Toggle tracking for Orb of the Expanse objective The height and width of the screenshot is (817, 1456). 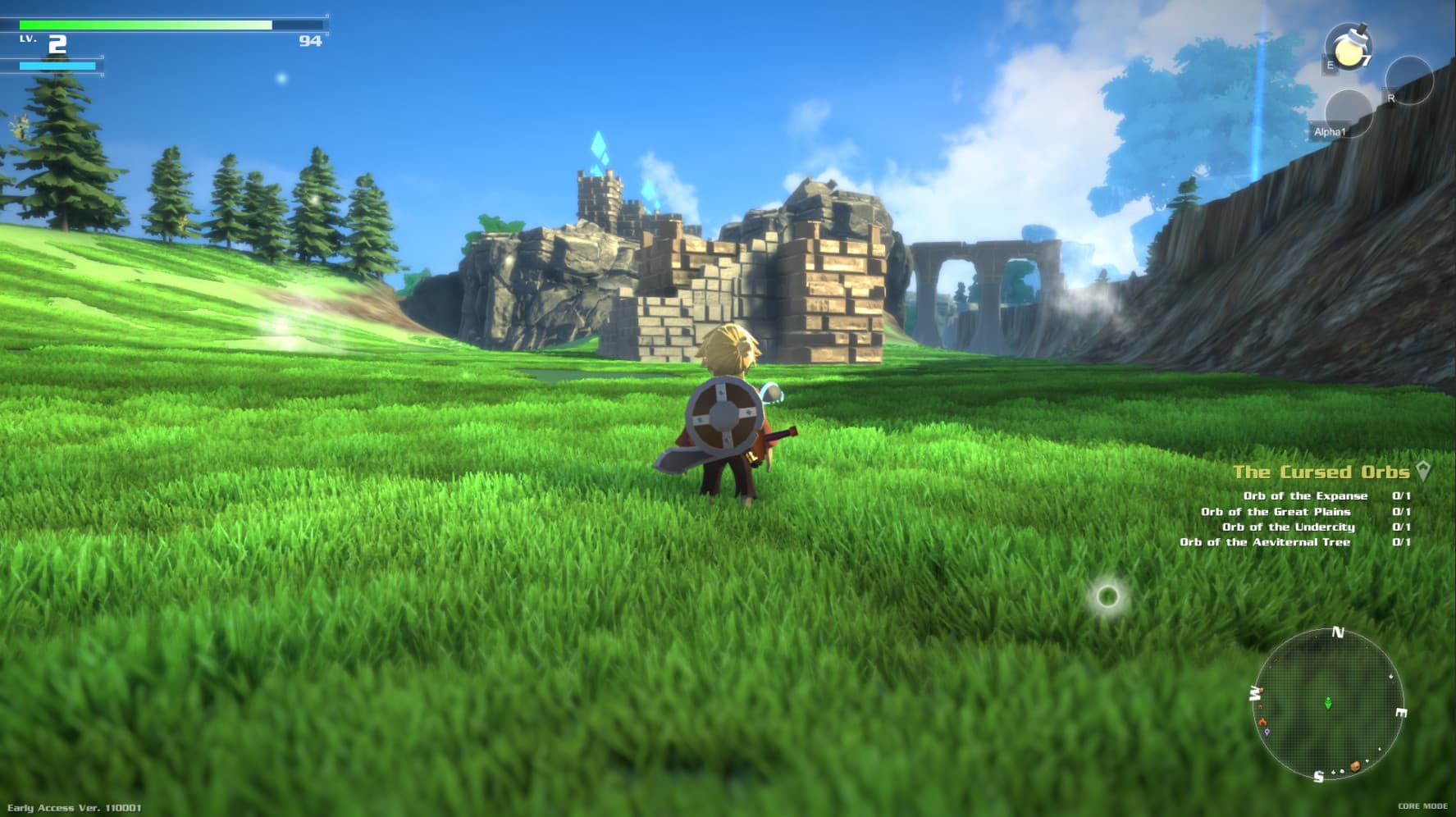pos(1307,495)
